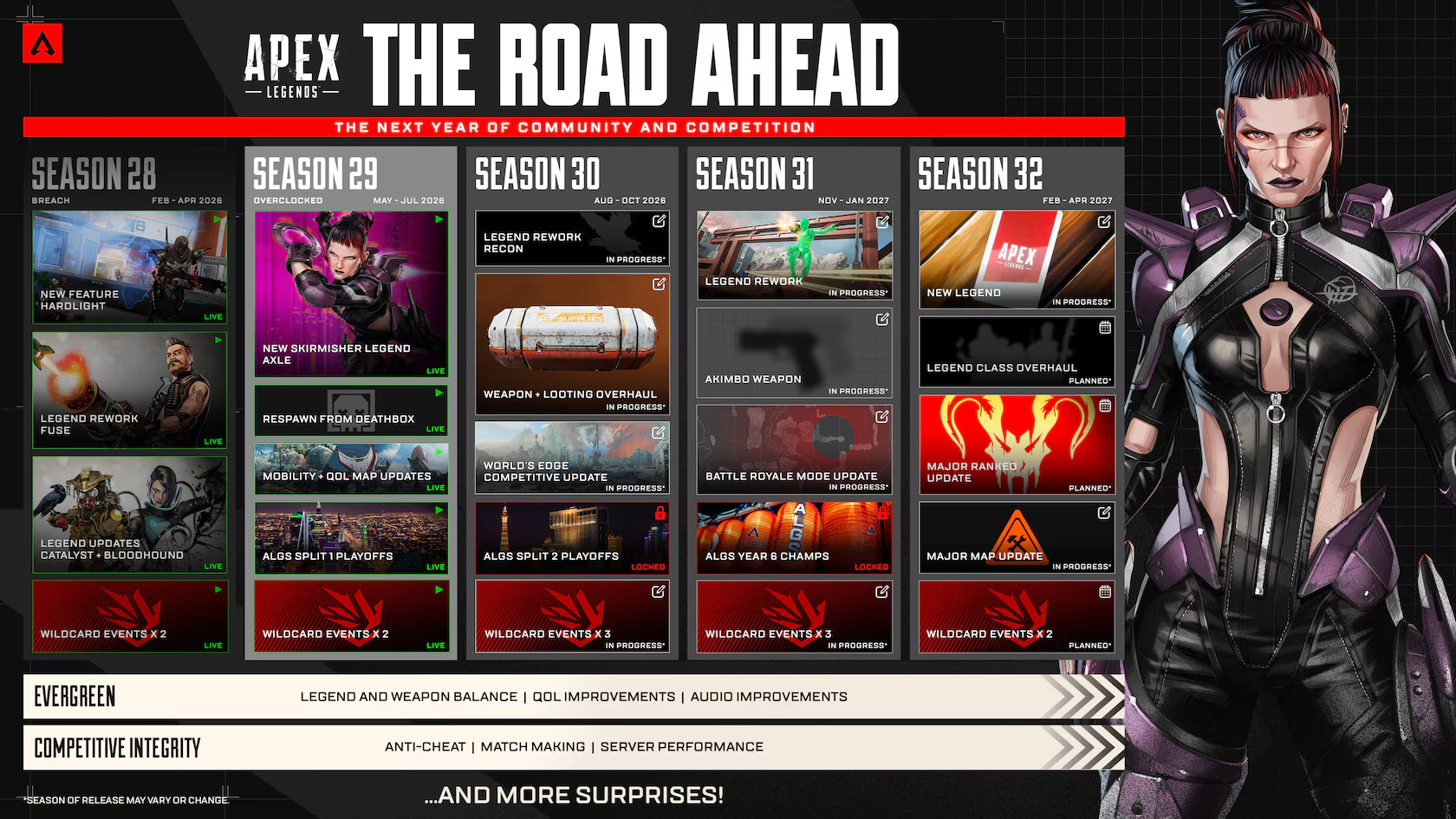Select the Akimbo Weapon tile
Image resolution: width=1456 pixels, height=819 pixels.
pyautogui.click(x=794, y=353)
